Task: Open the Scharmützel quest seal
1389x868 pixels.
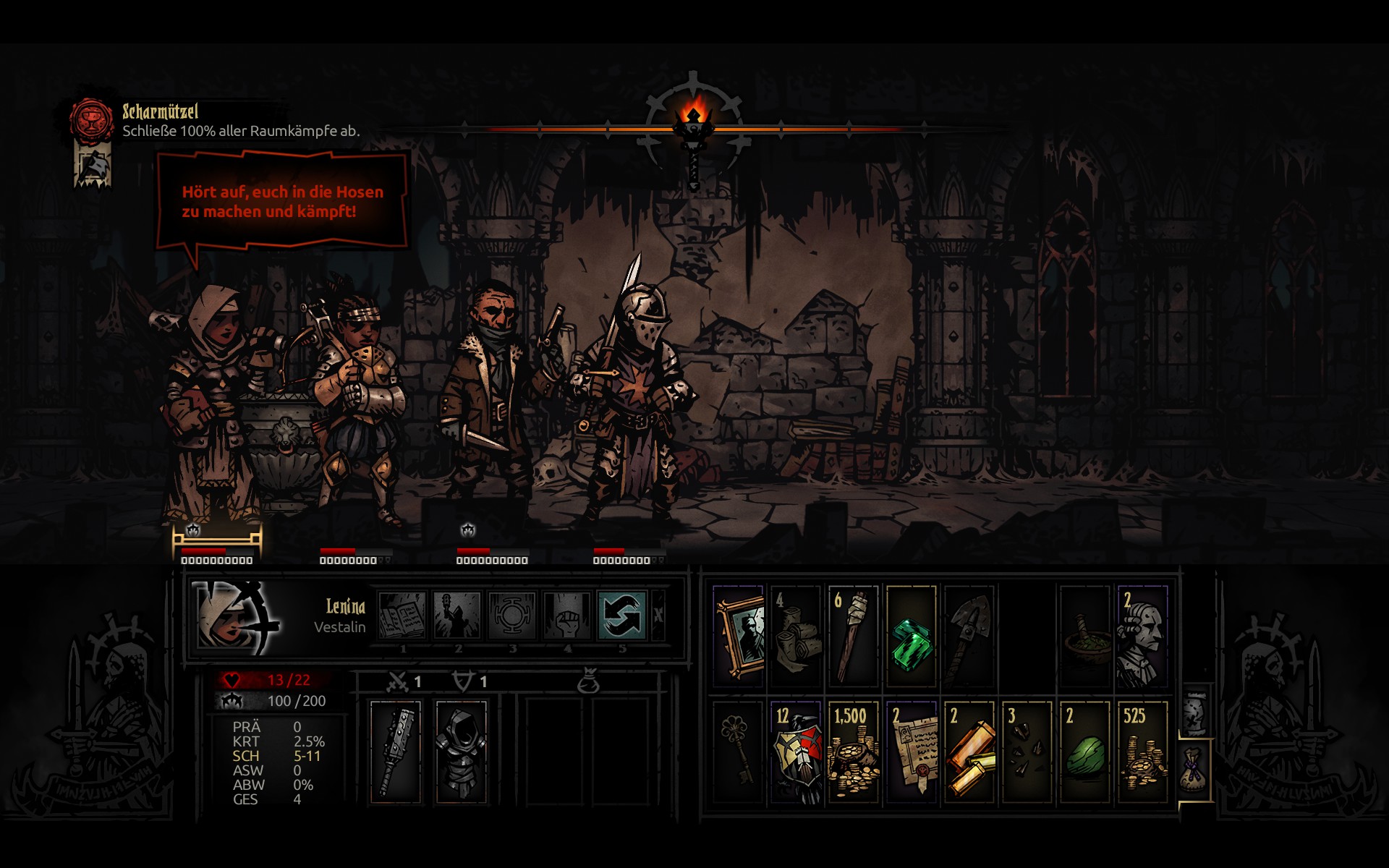Action: (x=91, y=119)
